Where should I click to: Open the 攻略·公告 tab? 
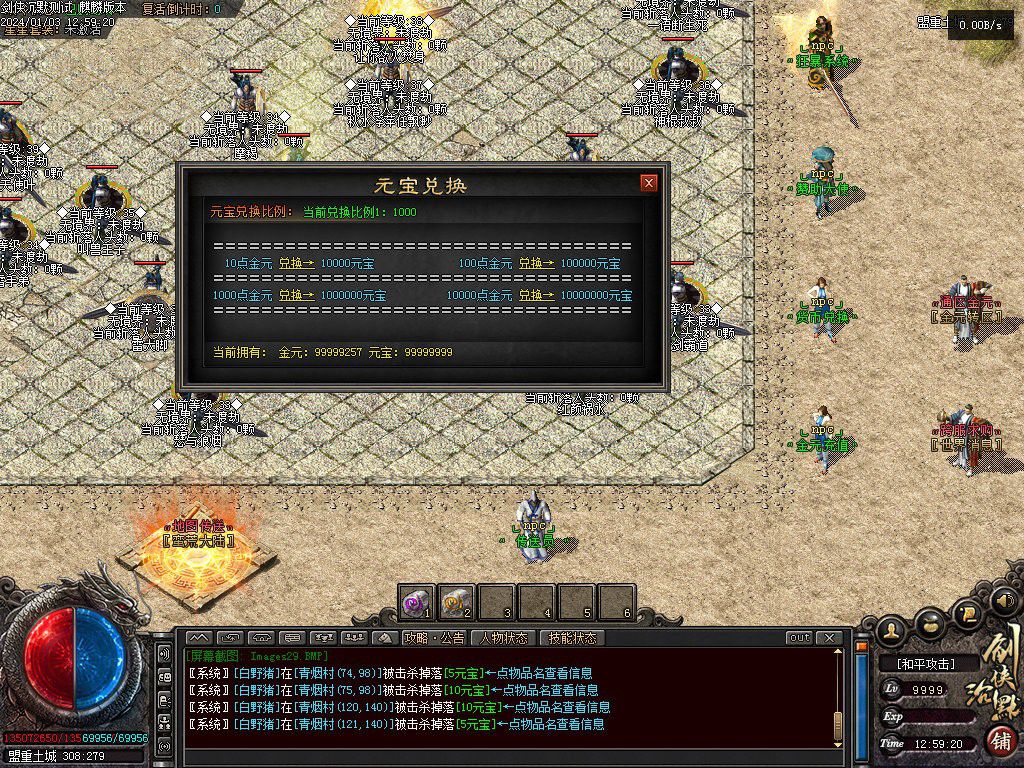pyautogui.click(x=433, y=638)
